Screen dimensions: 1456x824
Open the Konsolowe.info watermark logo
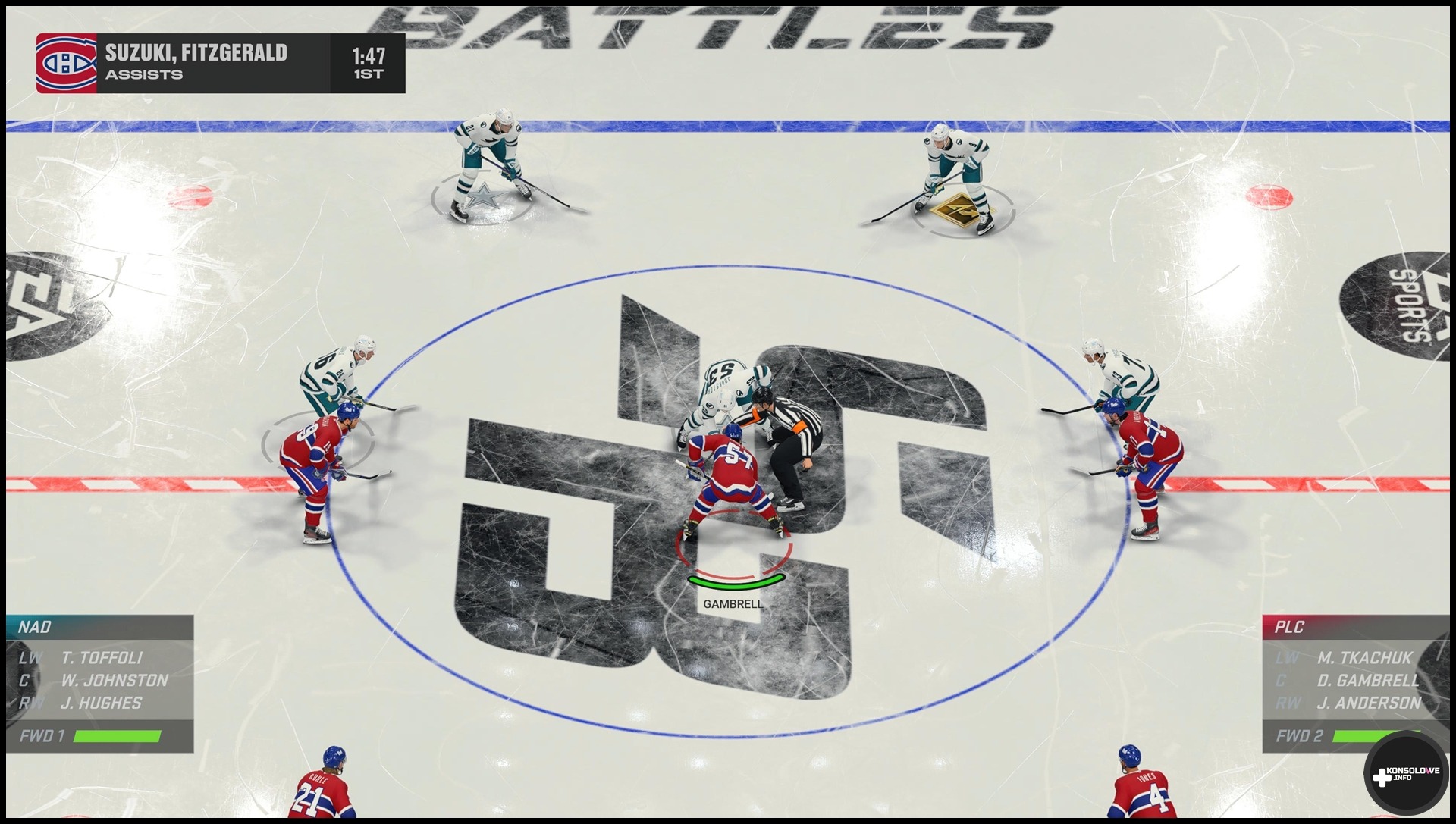click(x=1405, y=774)
